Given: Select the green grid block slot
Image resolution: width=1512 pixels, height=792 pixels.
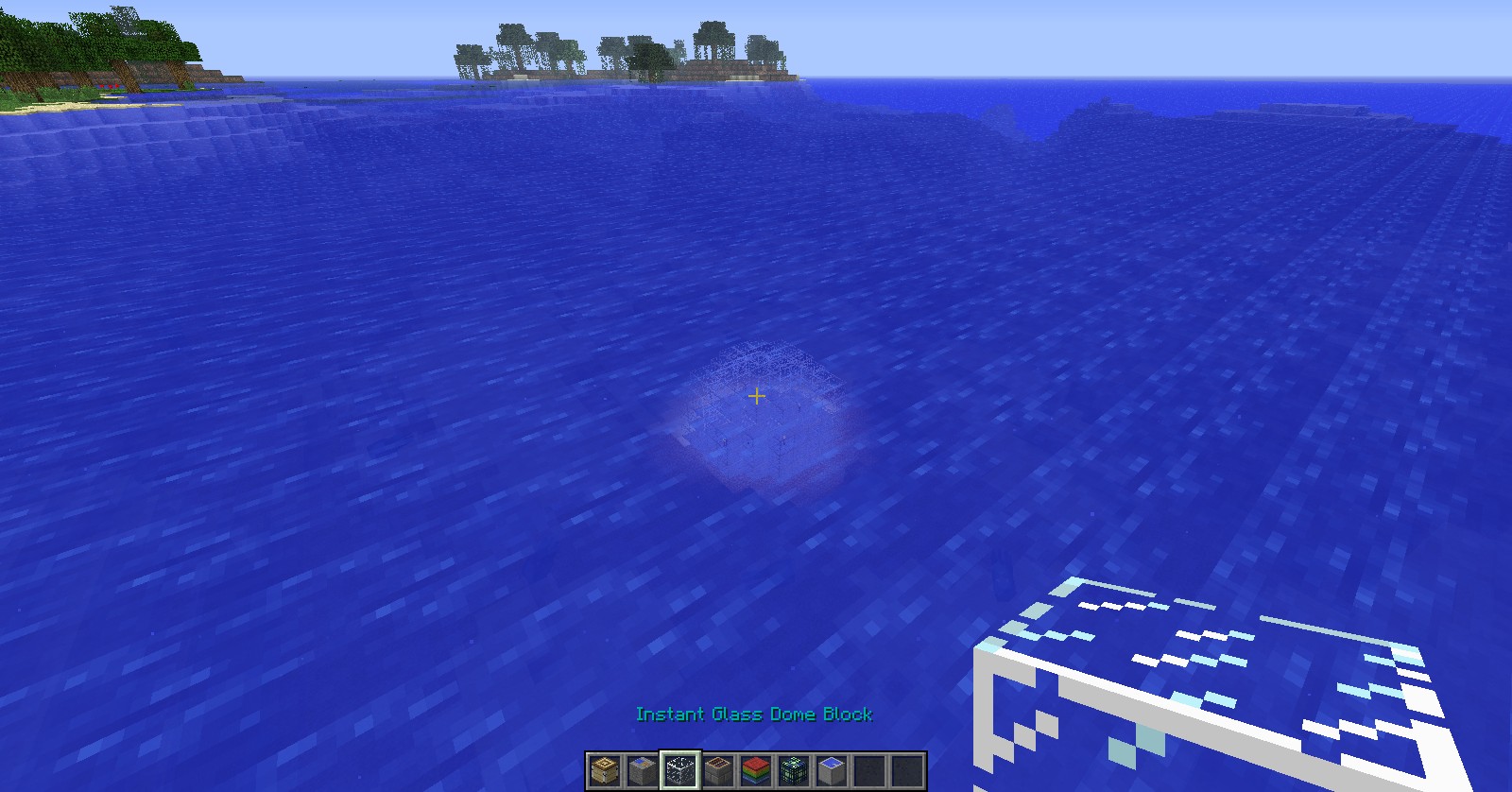Looking at the screenshot, I should coord(794,770).
